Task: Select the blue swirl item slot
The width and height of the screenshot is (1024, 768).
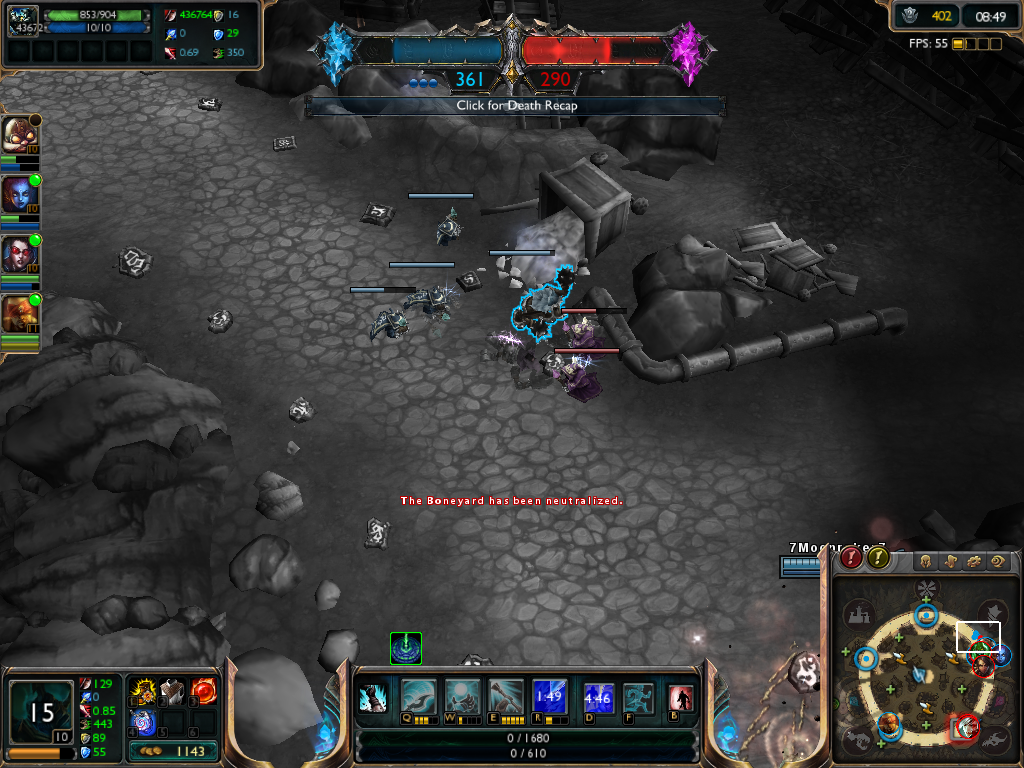Action: point(141,720)
